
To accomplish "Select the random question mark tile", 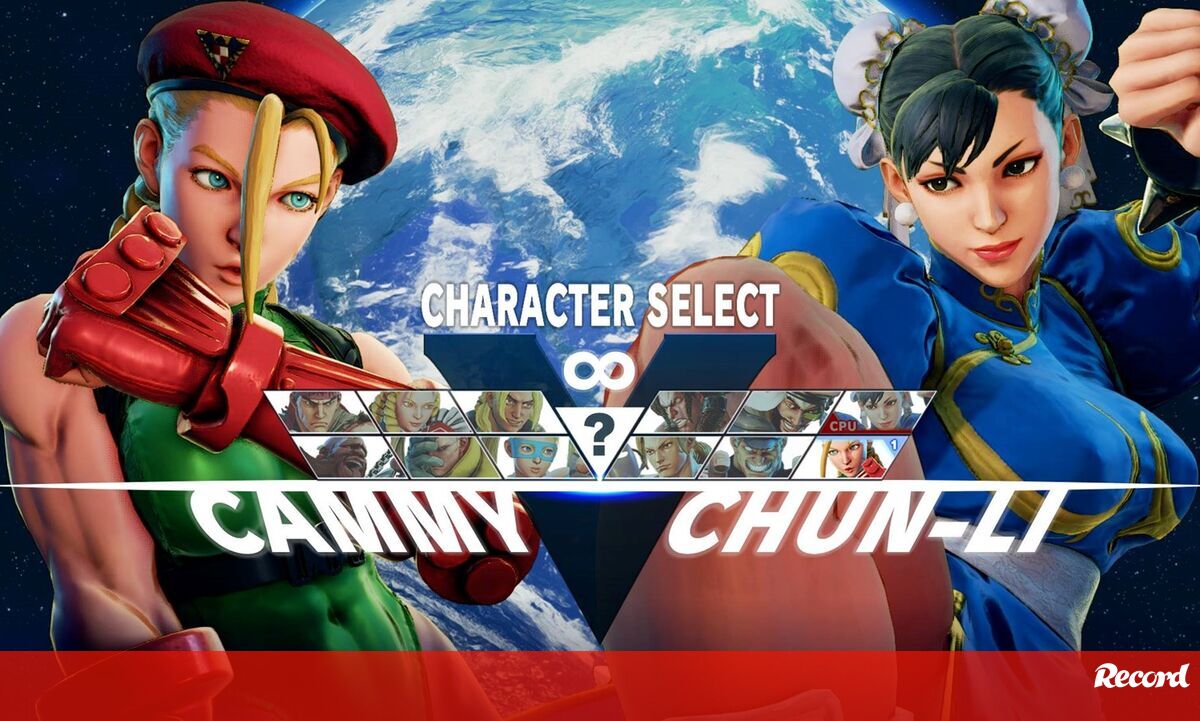I will point(599,434).
